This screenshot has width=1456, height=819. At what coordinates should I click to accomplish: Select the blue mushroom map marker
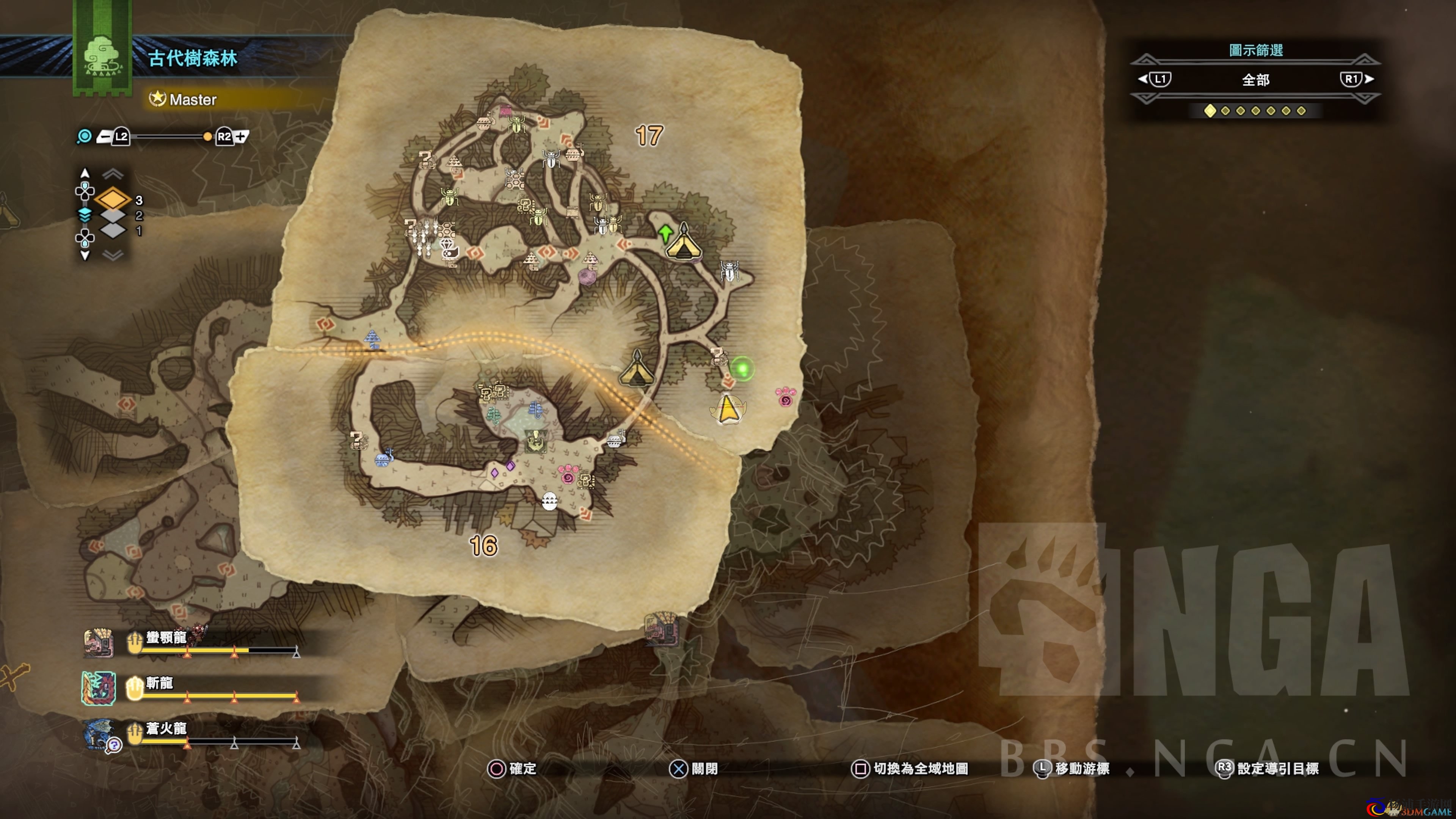click(372, 339)
